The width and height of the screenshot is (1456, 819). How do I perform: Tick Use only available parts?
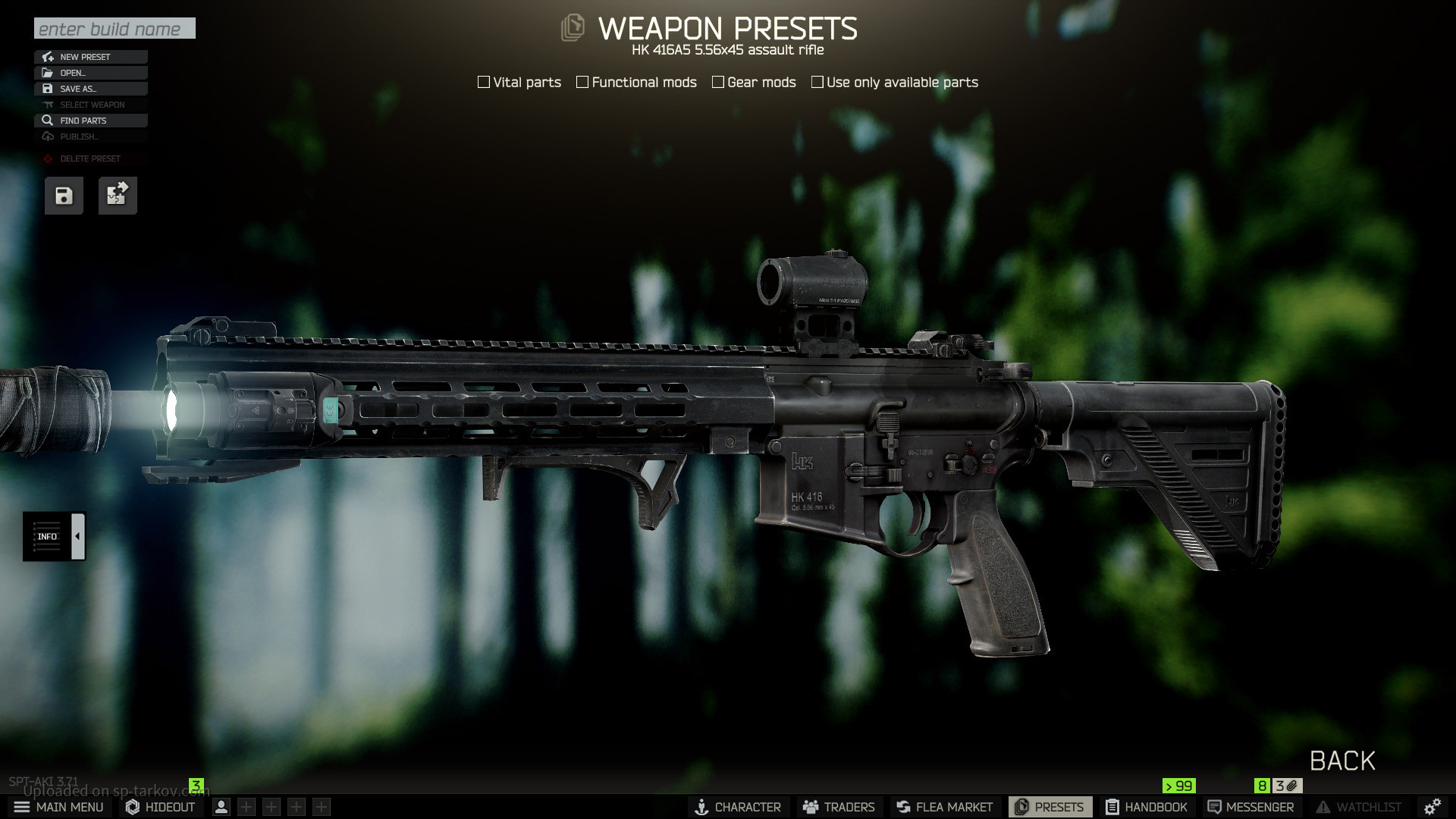pos(817,82)
